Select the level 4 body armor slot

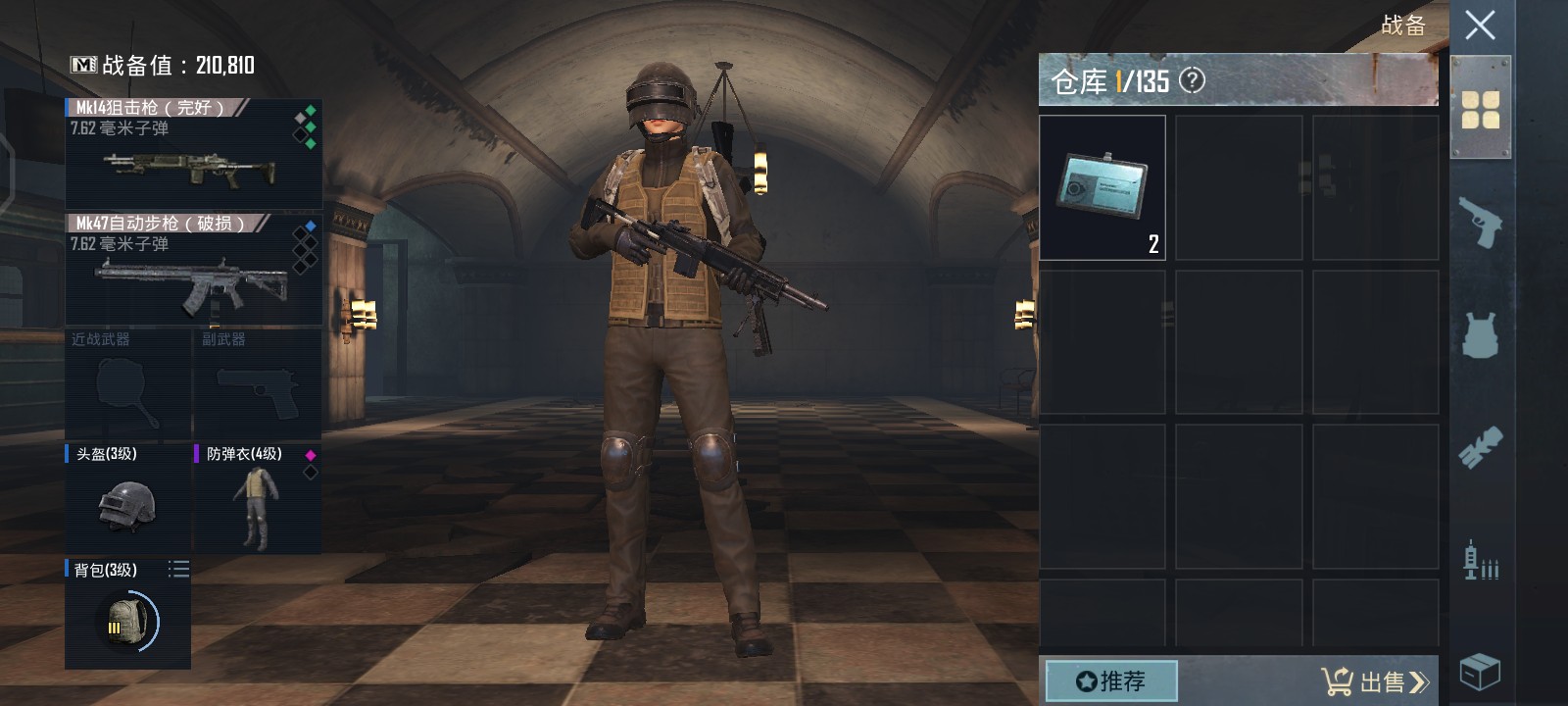pos(257,498)
